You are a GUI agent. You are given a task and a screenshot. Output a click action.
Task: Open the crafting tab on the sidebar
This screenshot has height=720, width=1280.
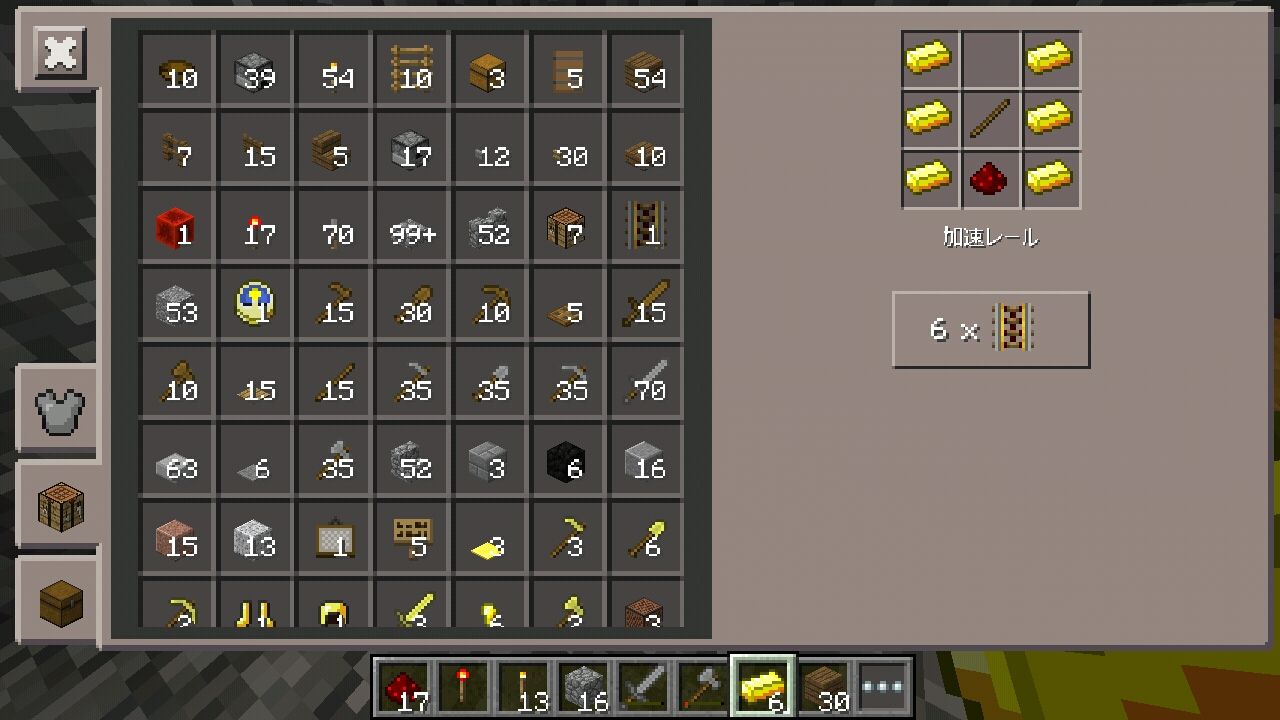57,505
